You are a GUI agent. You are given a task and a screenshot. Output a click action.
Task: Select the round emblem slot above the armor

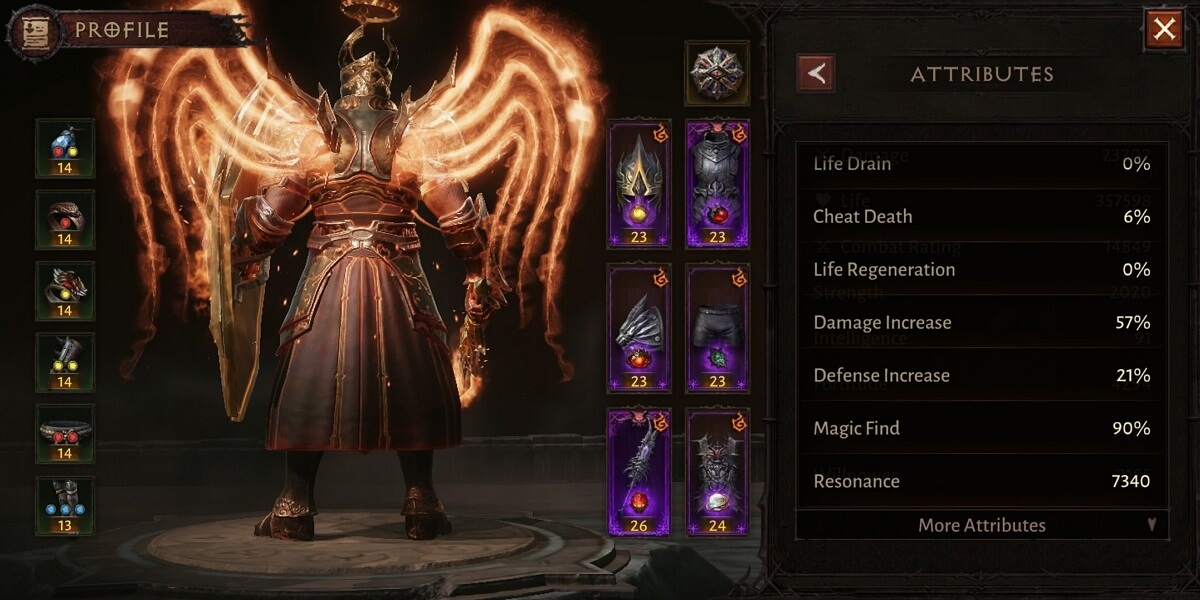[x=716, y=73]
